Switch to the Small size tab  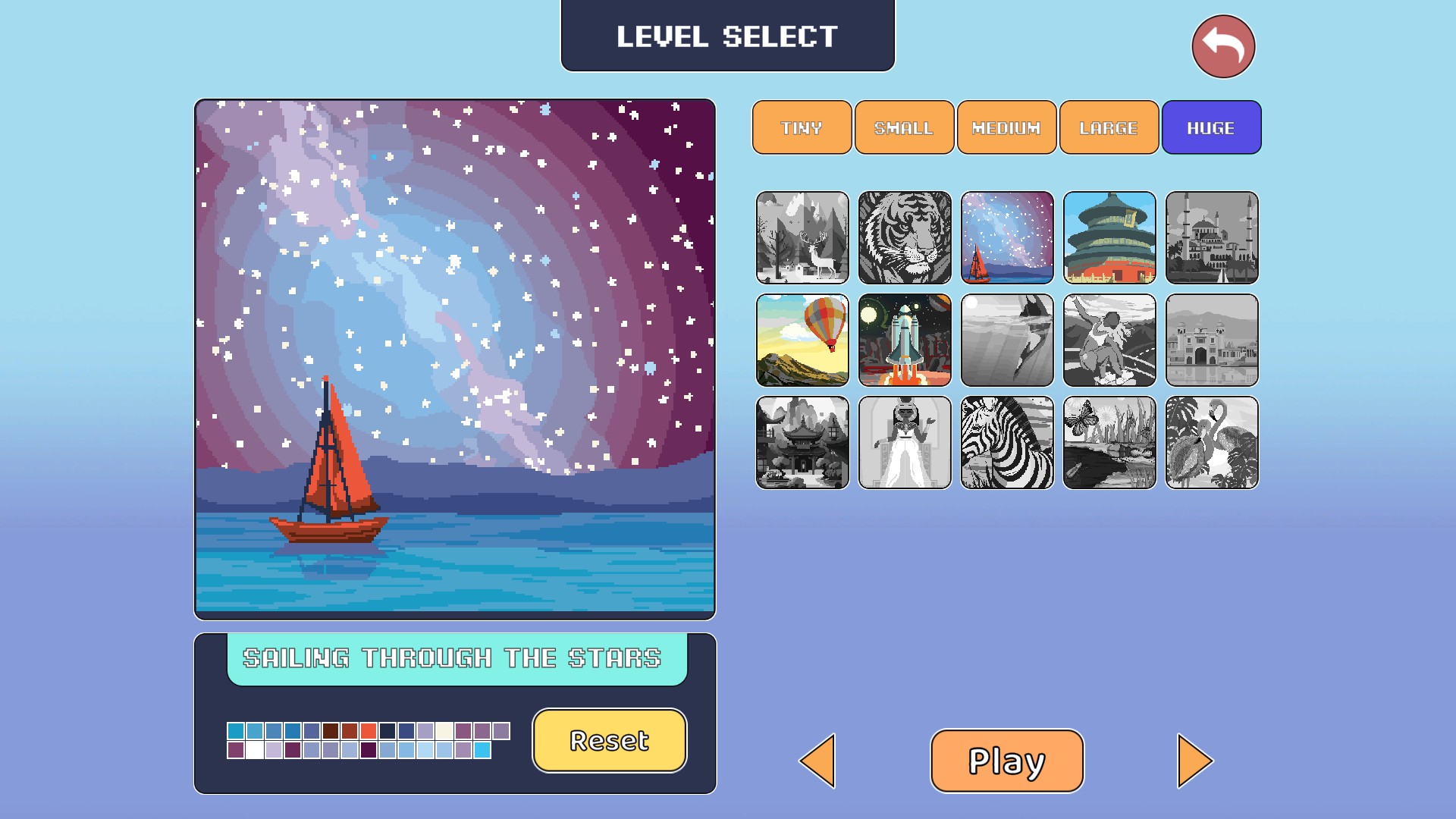pos(904,127)
